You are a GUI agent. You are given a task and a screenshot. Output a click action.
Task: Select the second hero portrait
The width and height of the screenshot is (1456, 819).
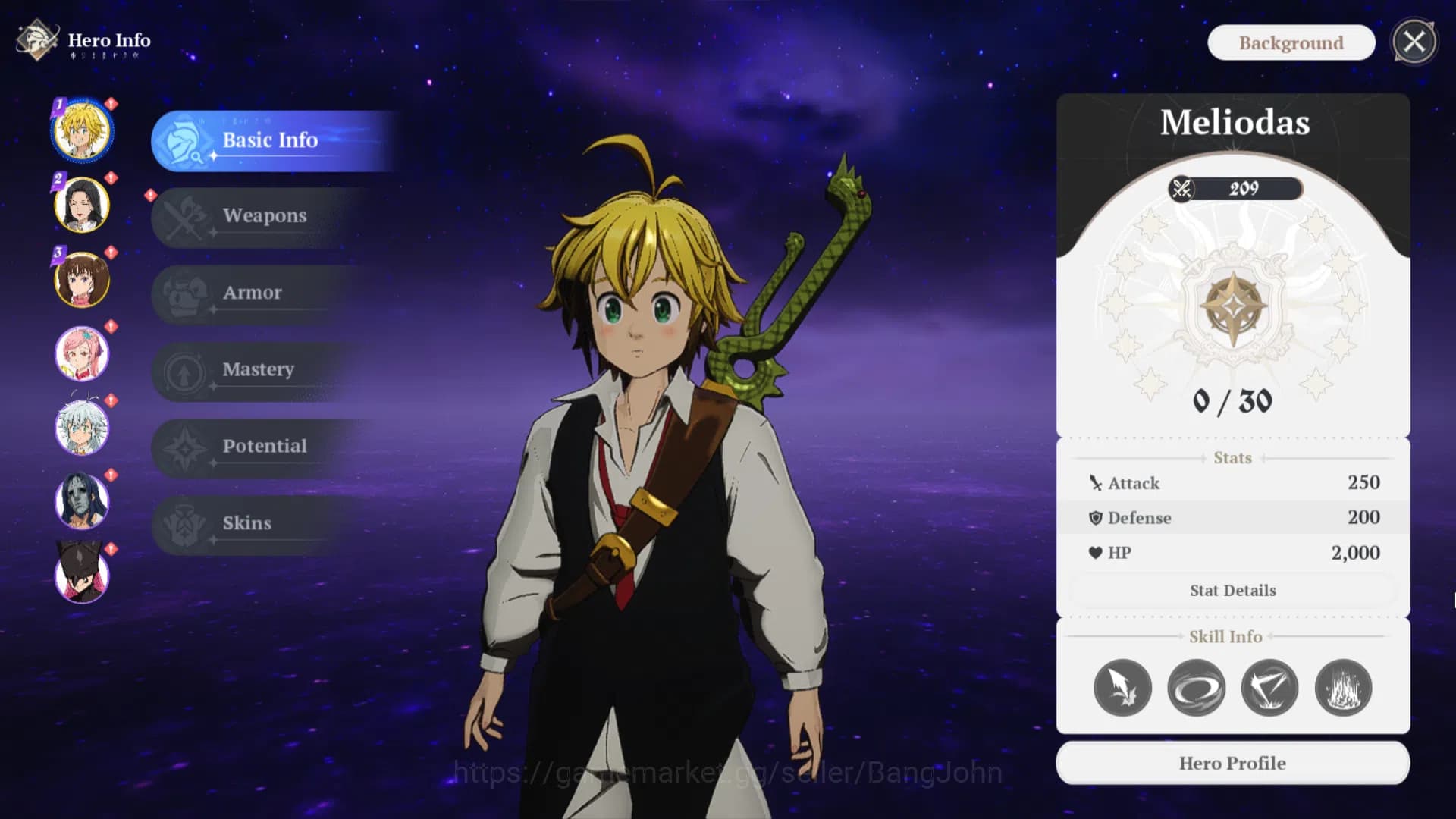click(82, 205)
